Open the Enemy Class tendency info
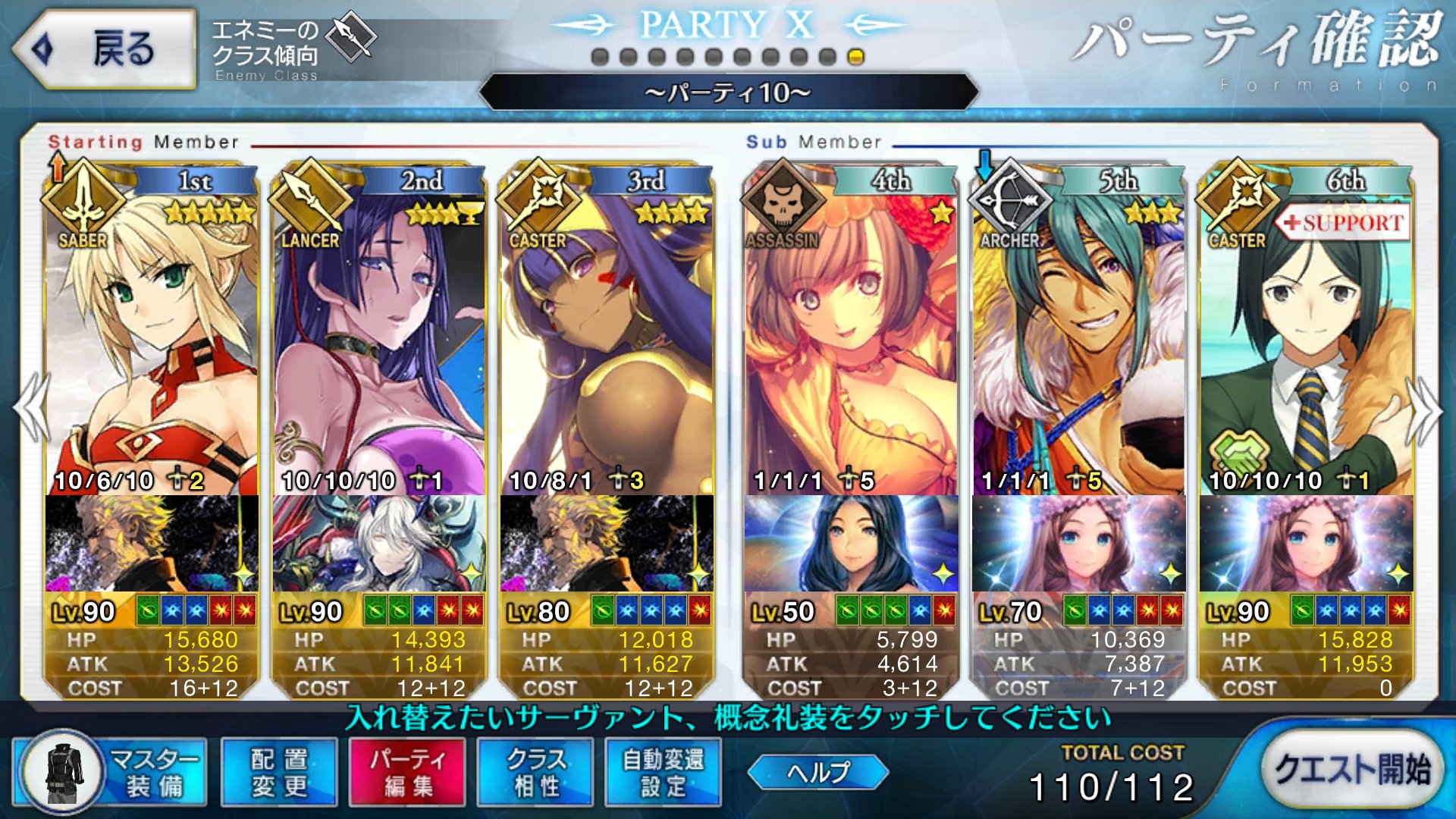This screenshot has height=819, width=1456. coord(292,49)
